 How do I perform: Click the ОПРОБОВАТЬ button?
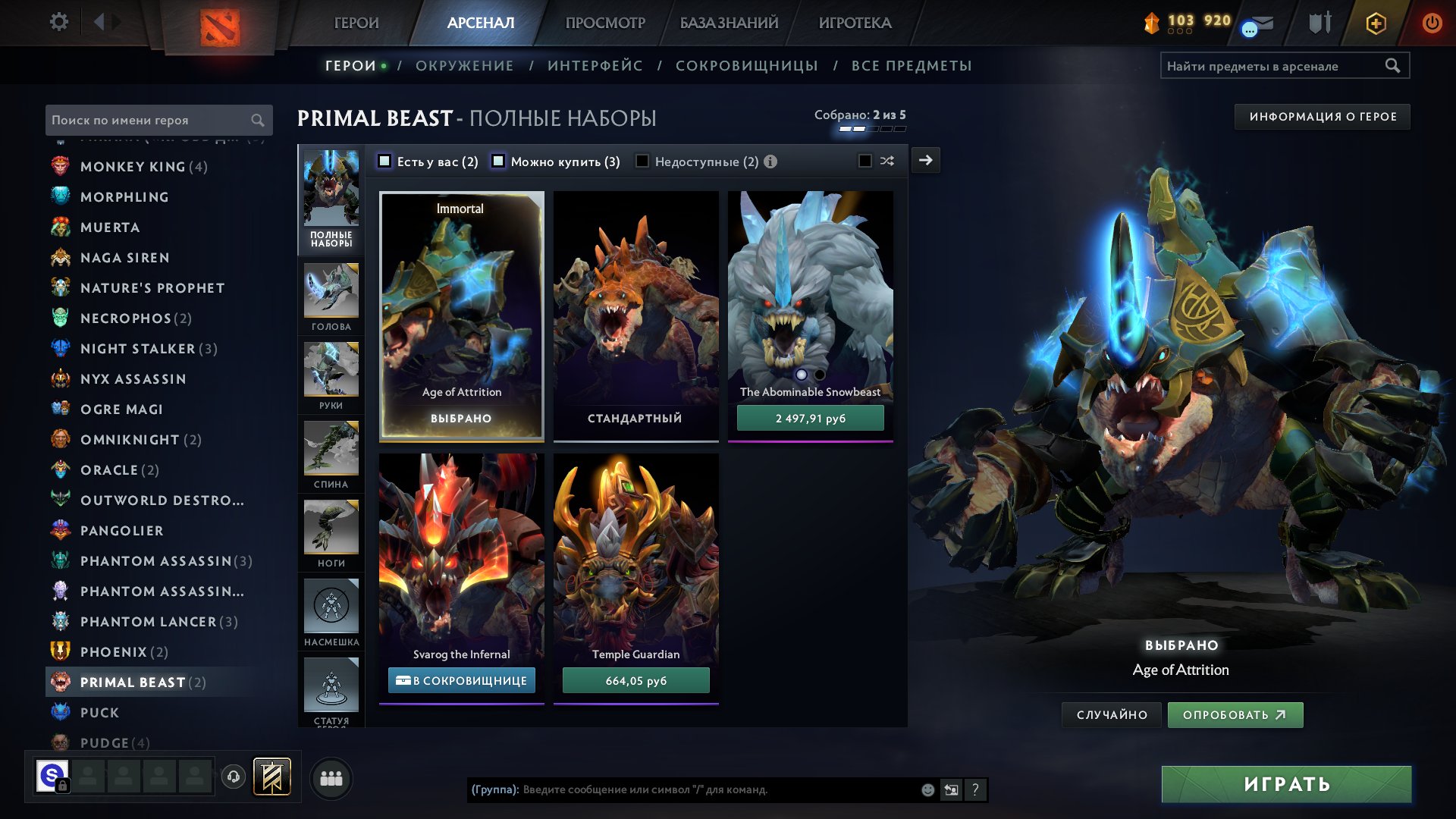pos(1235,714)
